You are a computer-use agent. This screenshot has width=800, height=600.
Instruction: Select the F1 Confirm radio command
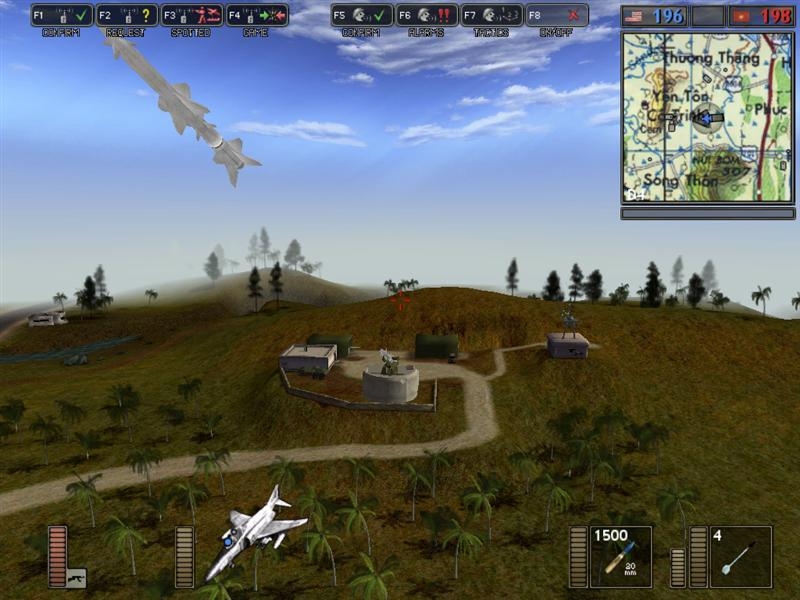coord(62,16)
